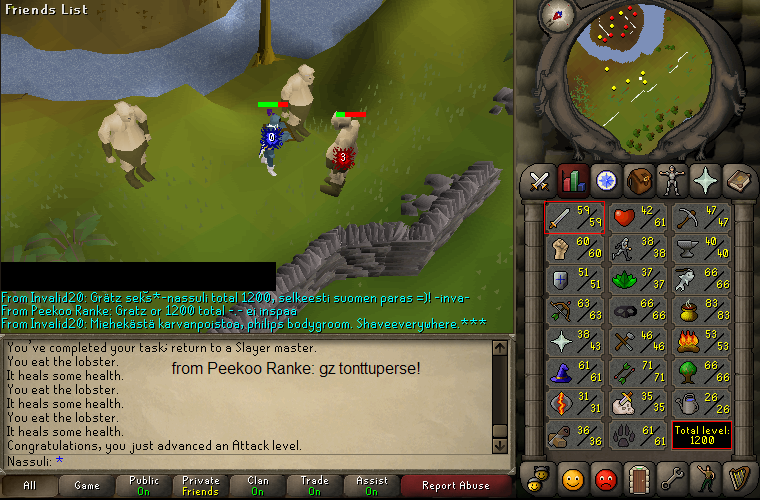This screenshot has width=760, height=500.
Task: Toggle the Public chat filter
Action: click(144, 486)
